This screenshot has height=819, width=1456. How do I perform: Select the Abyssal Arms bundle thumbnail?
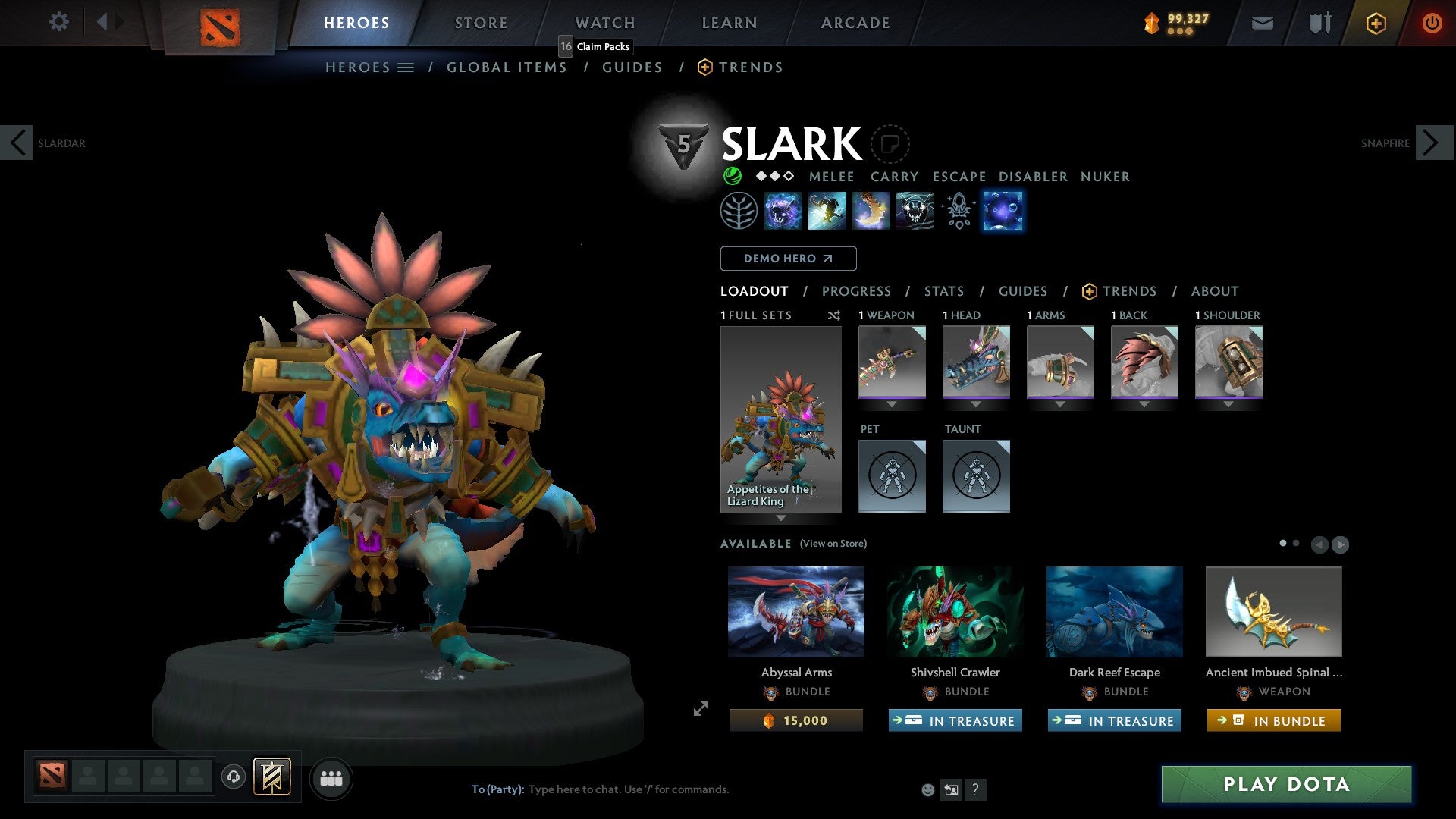(x=795, y=611)
